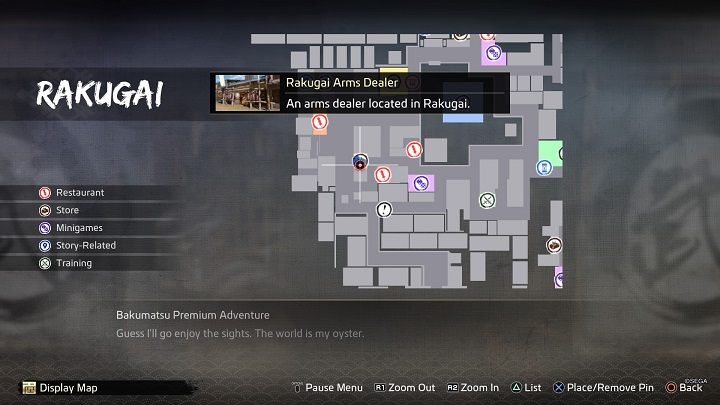
Task: Click the player position marker on the map
Action: point(361,161)
